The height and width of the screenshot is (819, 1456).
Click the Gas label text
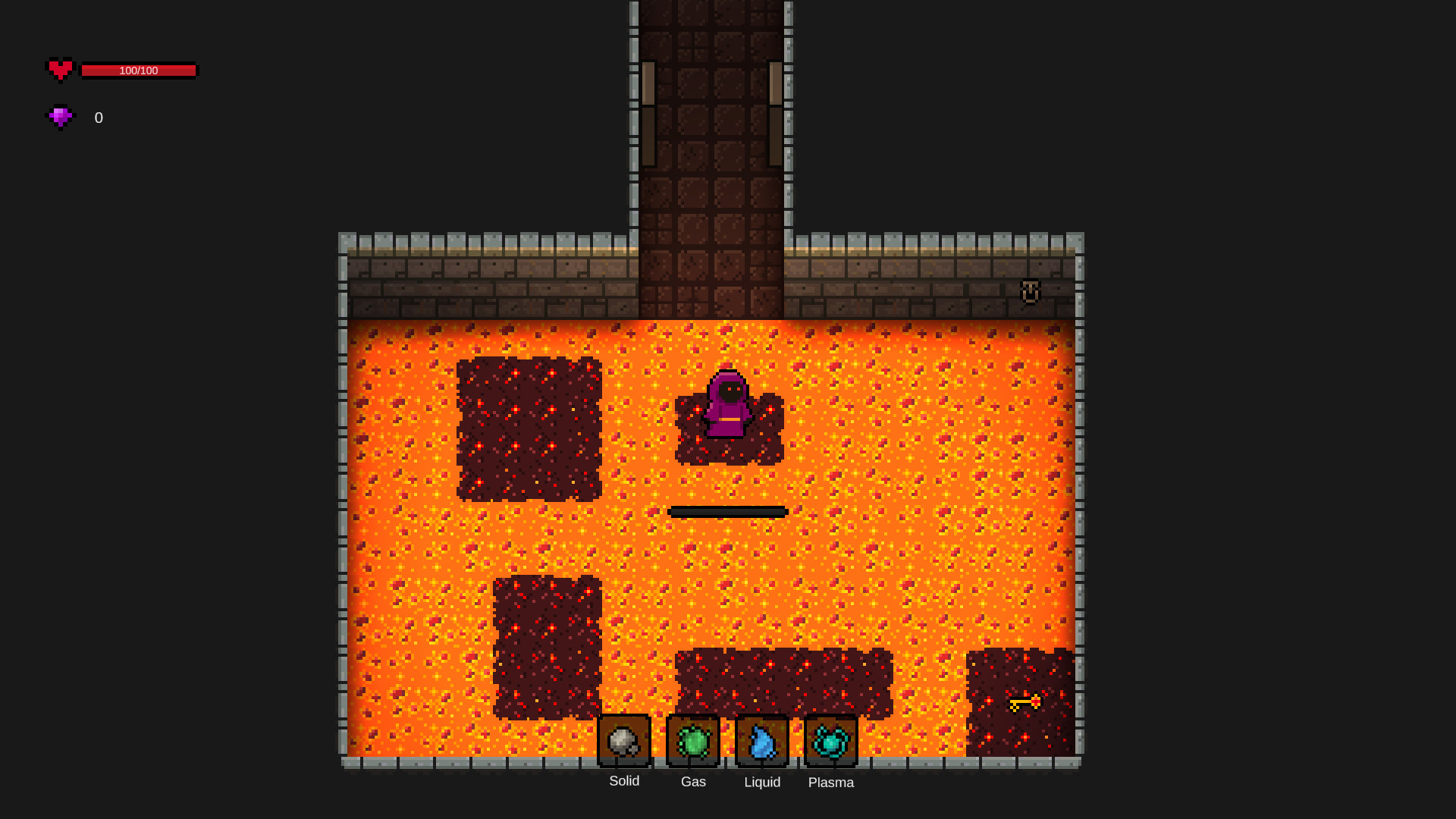click(x=692, y=782)
